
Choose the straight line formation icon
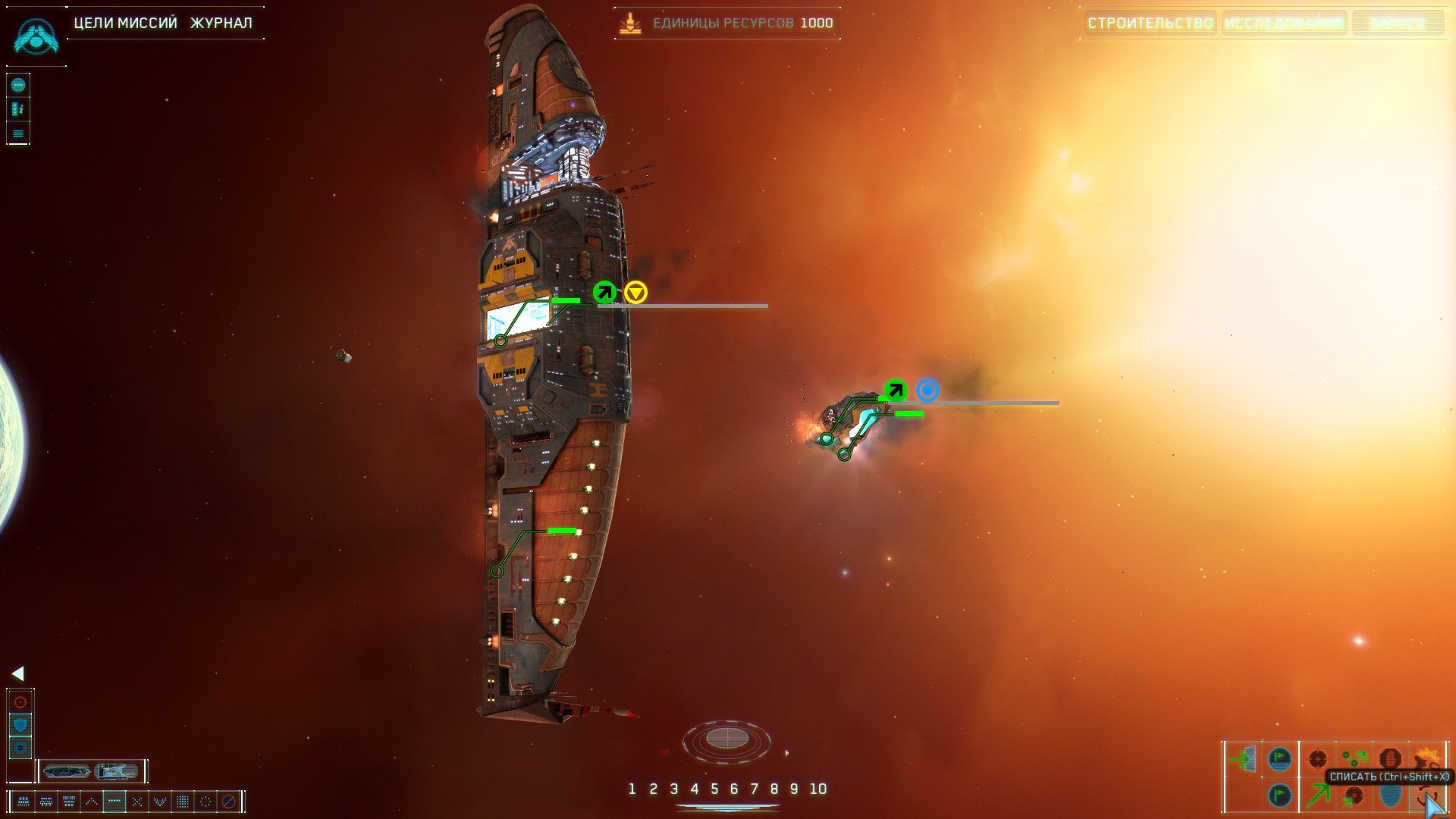115,801
